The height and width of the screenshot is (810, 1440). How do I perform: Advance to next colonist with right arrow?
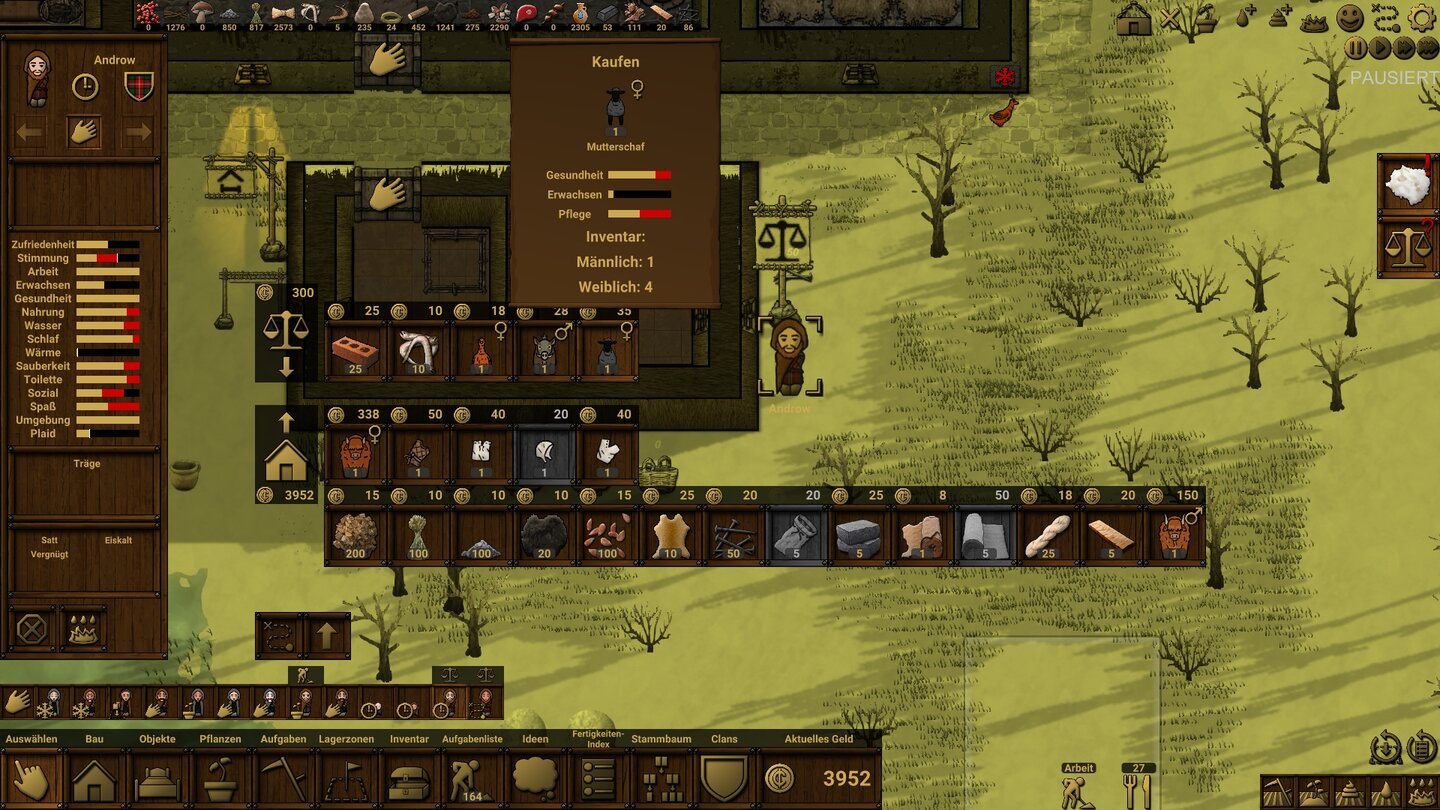pos(137,130)
